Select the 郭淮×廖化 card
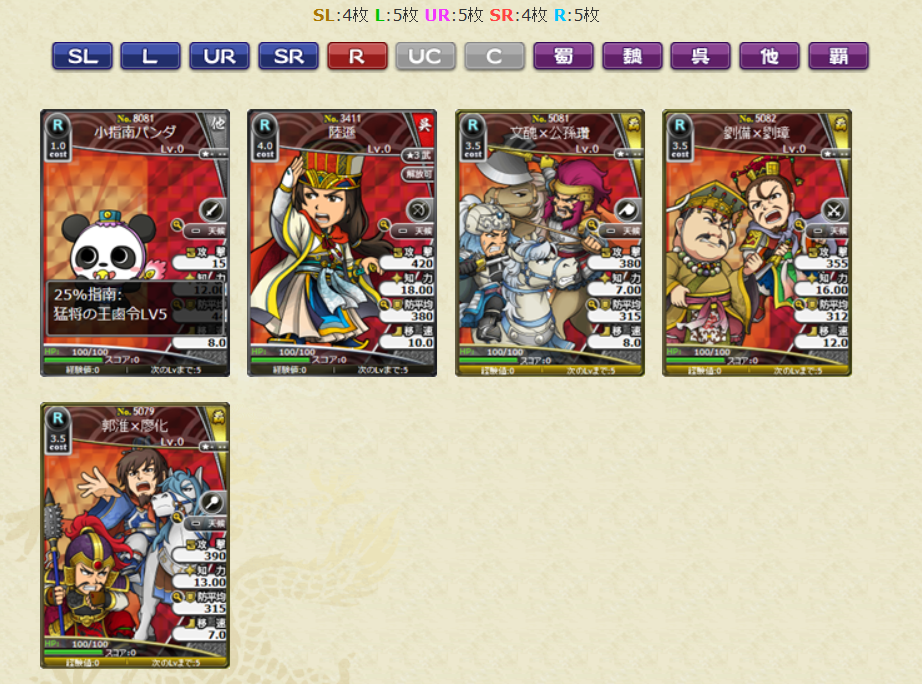This screenshot has height=684, width=922. click(x=135, y=535)
